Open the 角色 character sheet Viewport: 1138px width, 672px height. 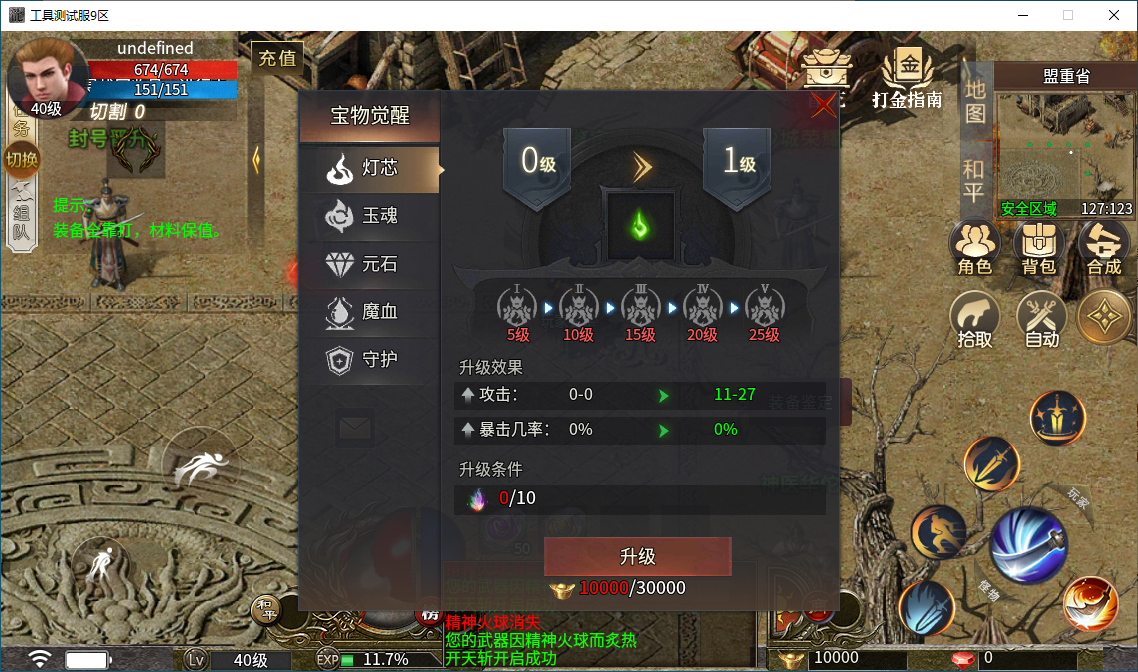coord(974,248)
